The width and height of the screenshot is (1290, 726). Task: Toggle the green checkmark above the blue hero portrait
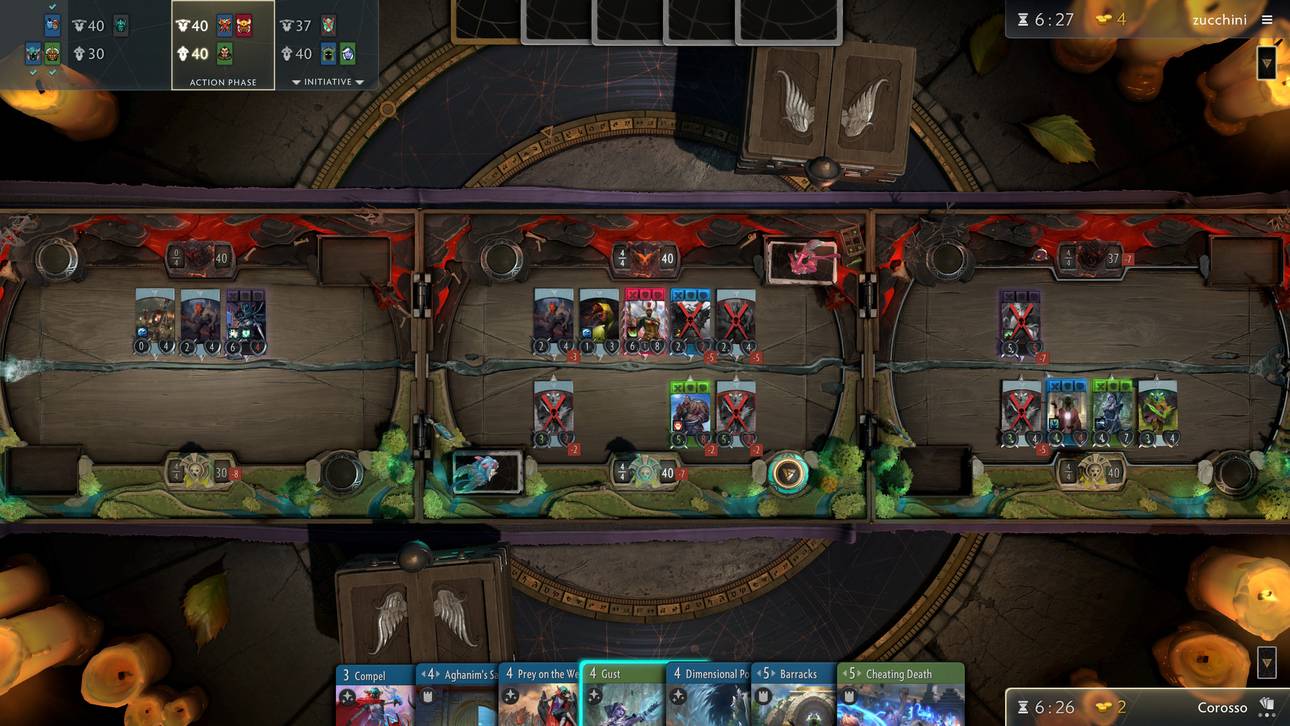(x=50, y=5)
